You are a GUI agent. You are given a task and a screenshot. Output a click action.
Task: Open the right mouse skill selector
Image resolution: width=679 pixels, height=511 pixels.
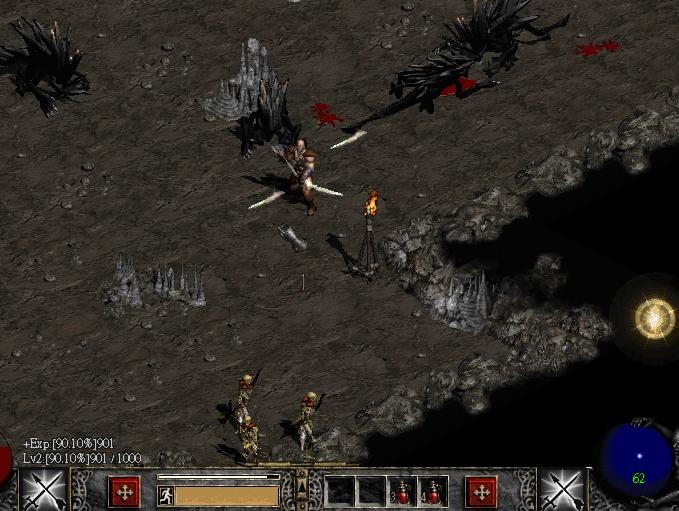pos(562,490)
